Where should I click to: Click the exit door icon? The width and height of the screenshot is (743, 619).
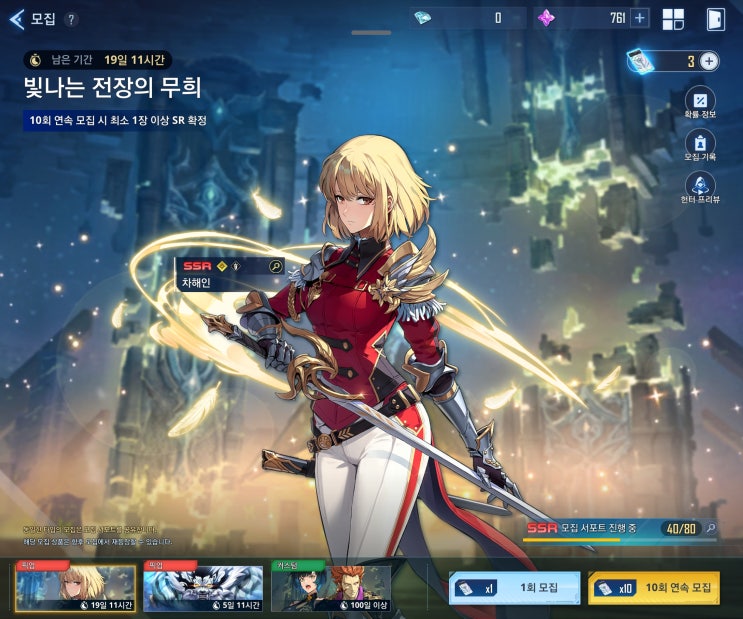point(715,19)
